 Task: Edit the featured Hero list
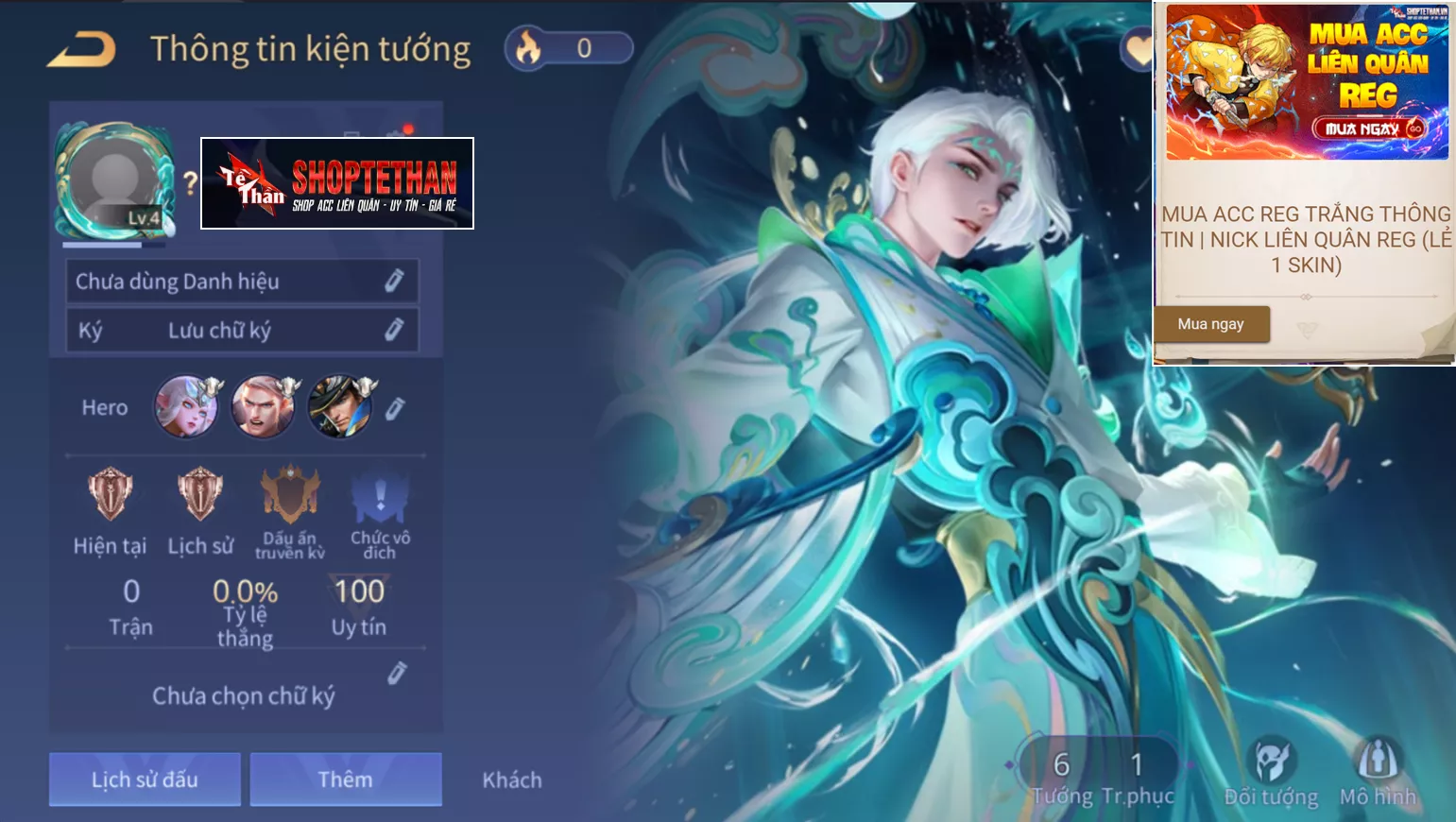[395, 408]
